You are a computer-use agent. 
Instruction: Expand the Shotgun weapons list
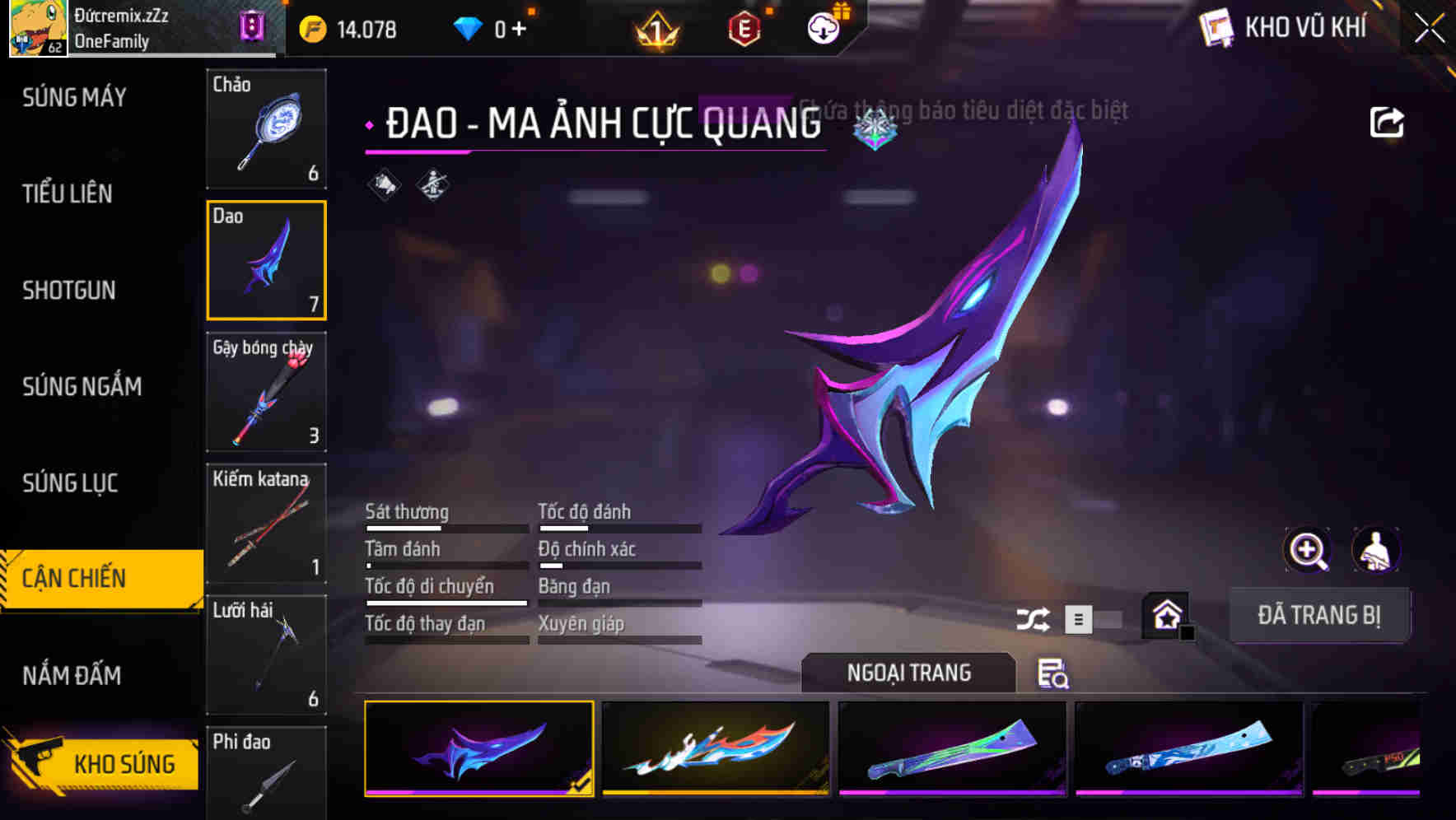(x=69, y=291)
